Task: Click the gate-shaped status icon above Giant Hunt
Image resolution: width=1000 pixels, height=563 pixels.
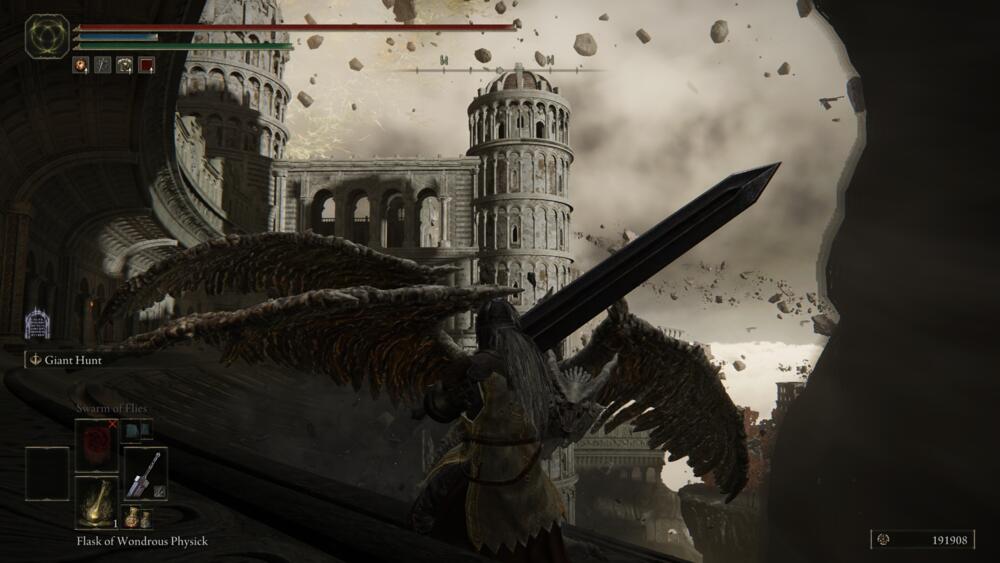Action: pyautogui.click(x=37, y=323)
